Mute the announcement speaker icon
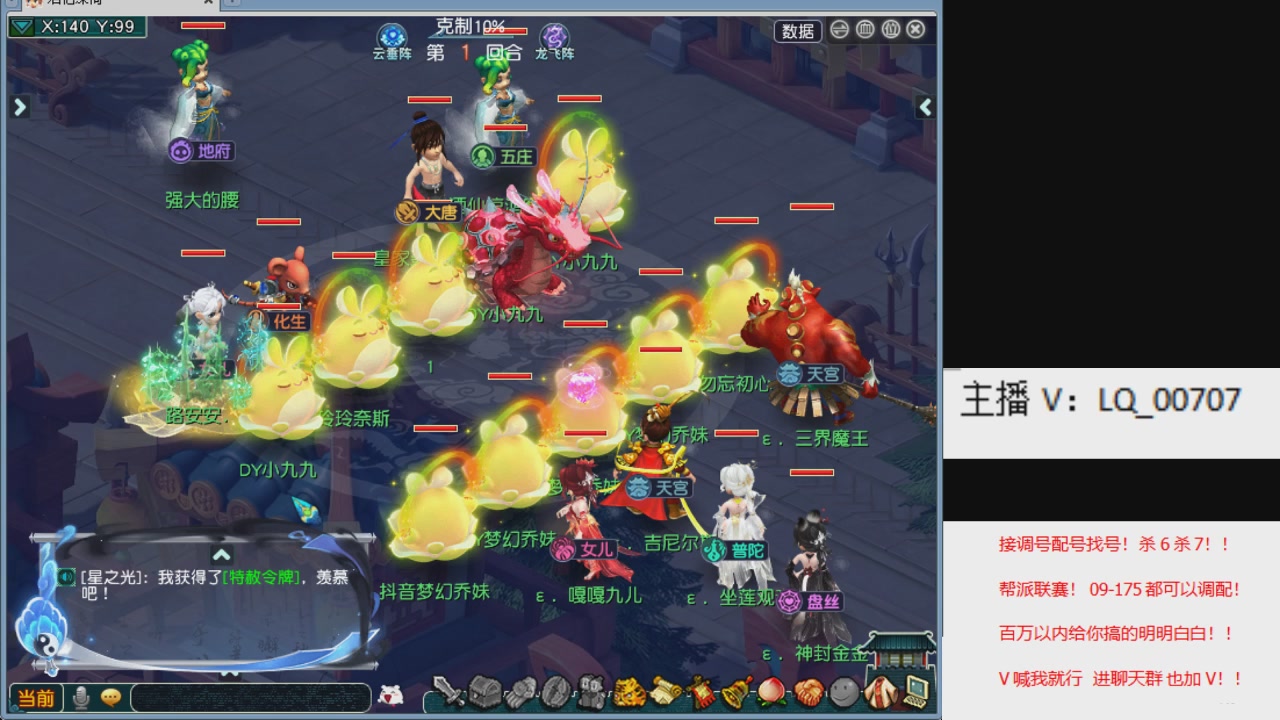Viewport: 1280px width, 720px height. tap(67, 576)
